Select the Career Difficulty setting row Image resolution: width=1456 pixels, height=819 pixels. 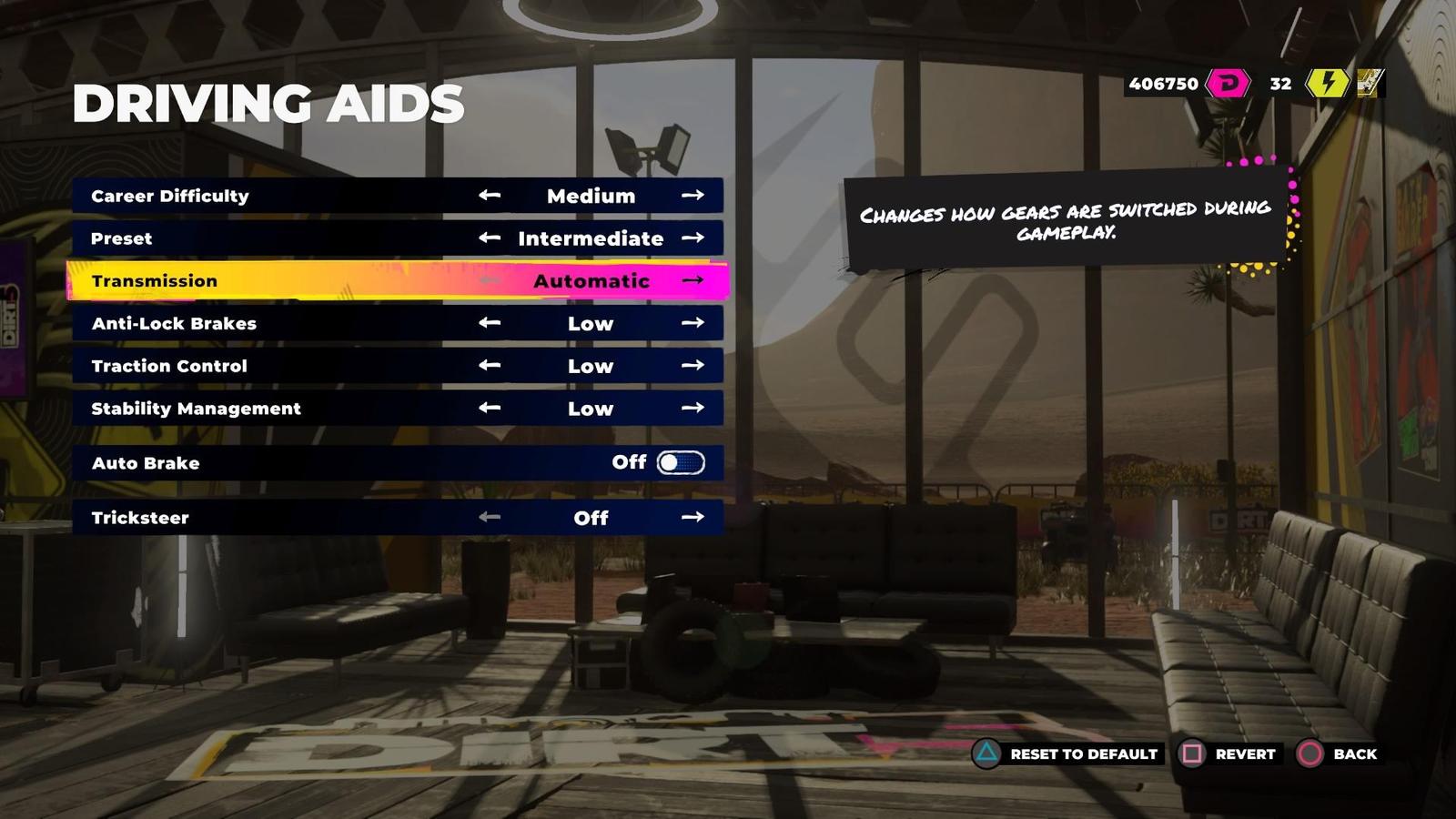(x=273, y=195)
